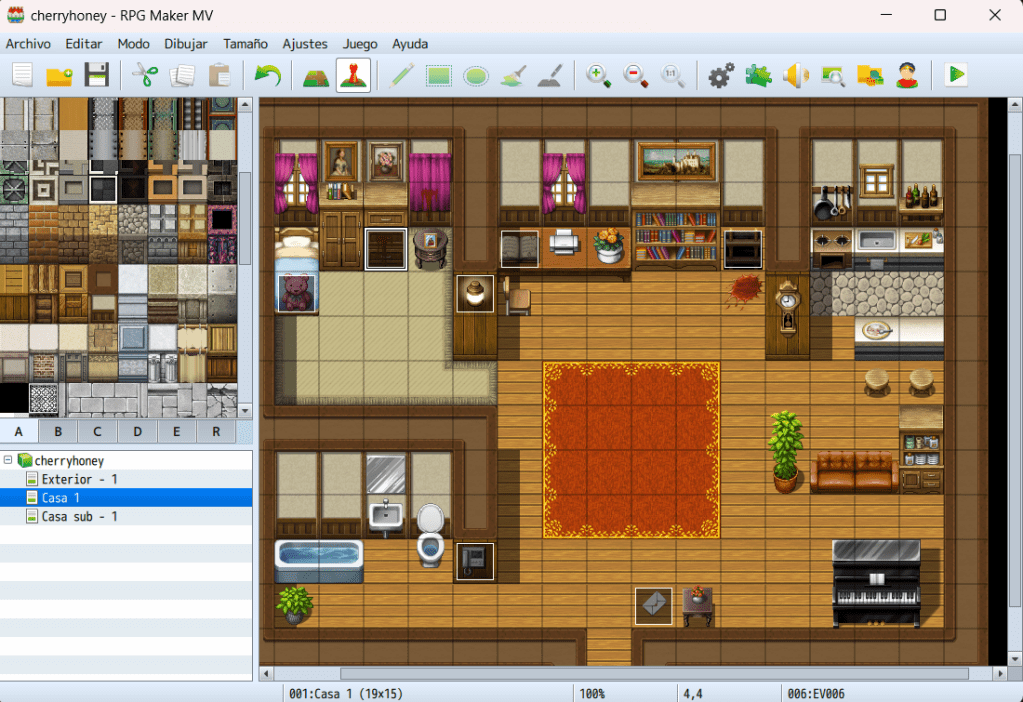The image size is (1023, 702).
Task: Select the Exterior - 1 map
Action: 79,479
